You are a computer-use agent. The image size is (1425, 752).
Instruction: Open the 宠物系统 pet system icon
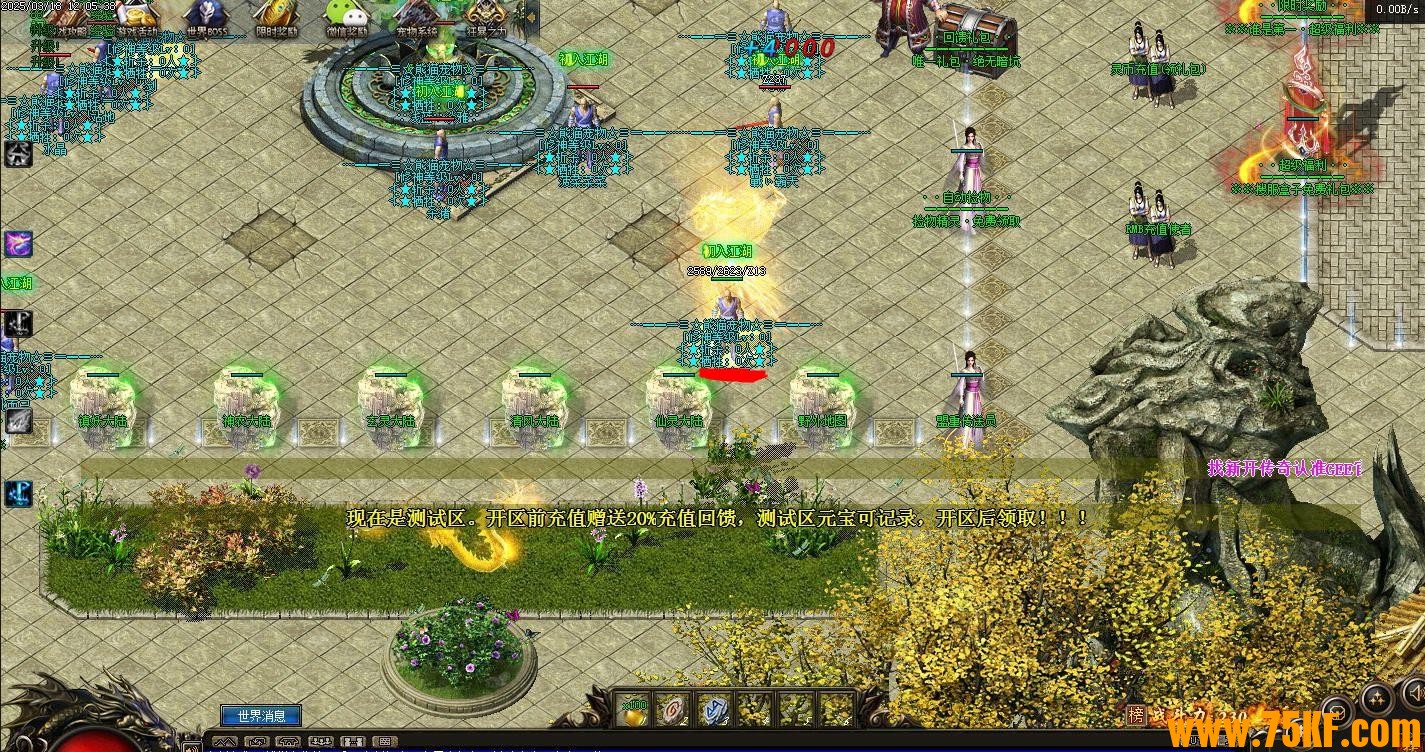pos(417,16)
